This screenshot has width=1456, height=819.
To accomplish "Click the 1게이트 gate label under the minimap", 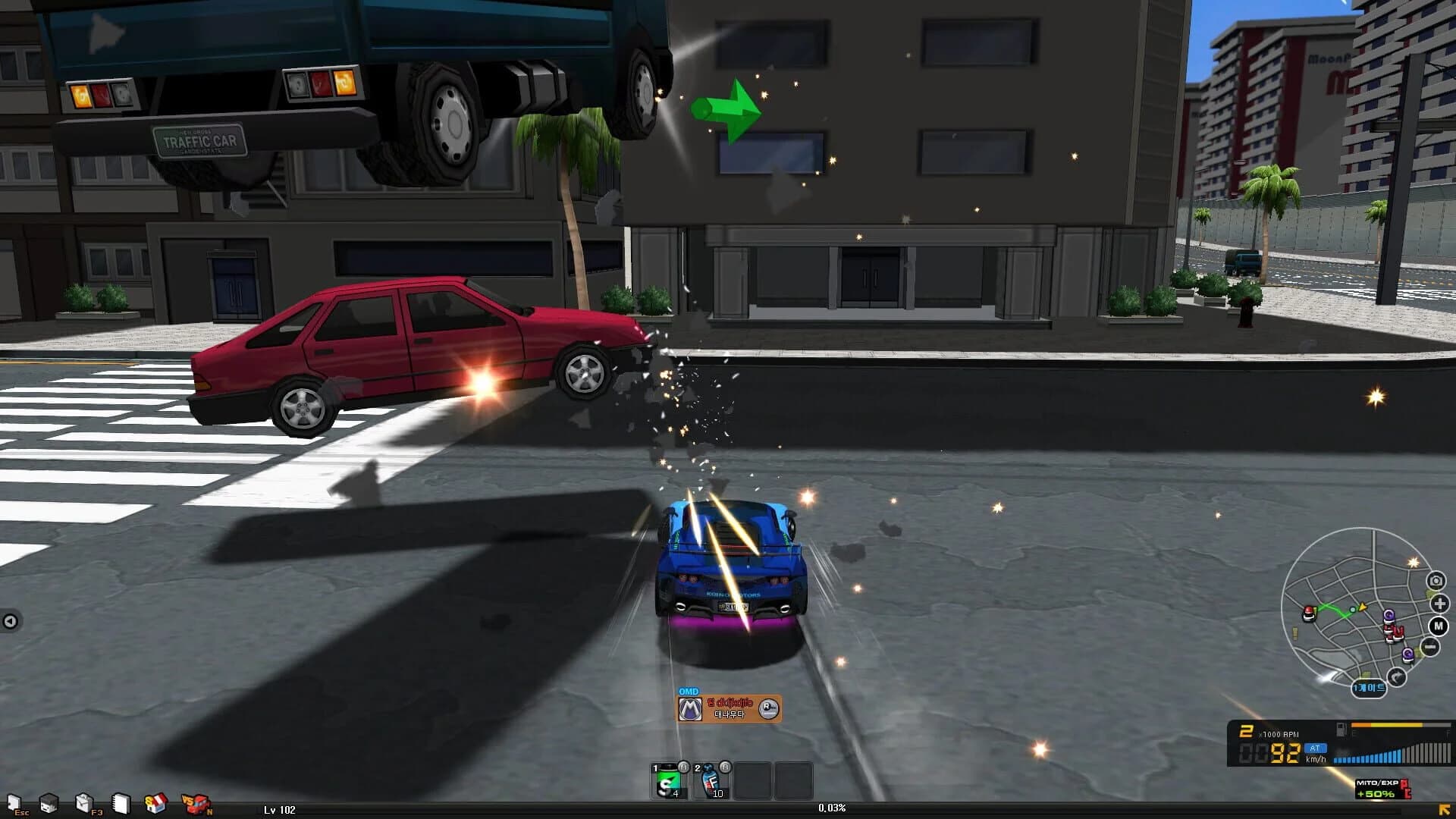I will 1368,689.
